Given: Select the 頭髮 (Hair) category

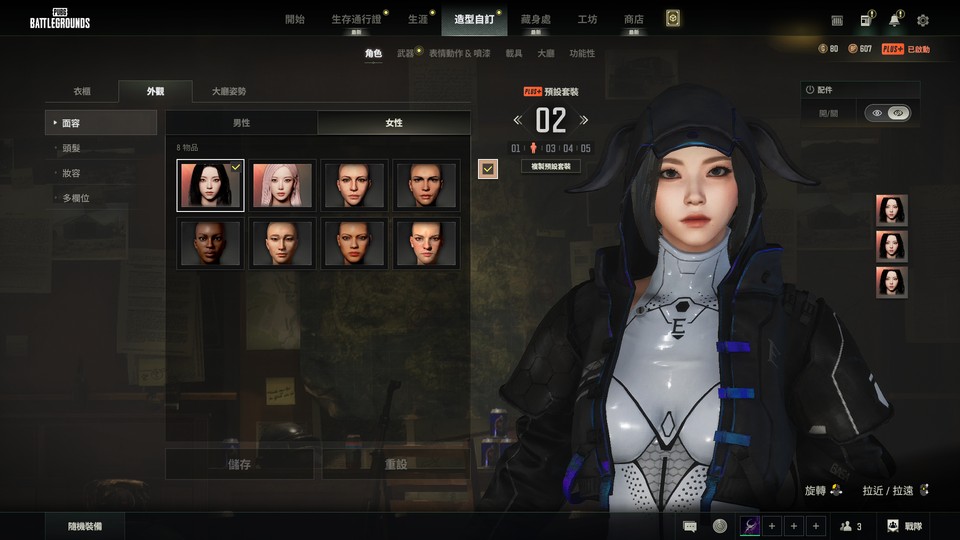Looking at the screenshot, I should point(71,148).
